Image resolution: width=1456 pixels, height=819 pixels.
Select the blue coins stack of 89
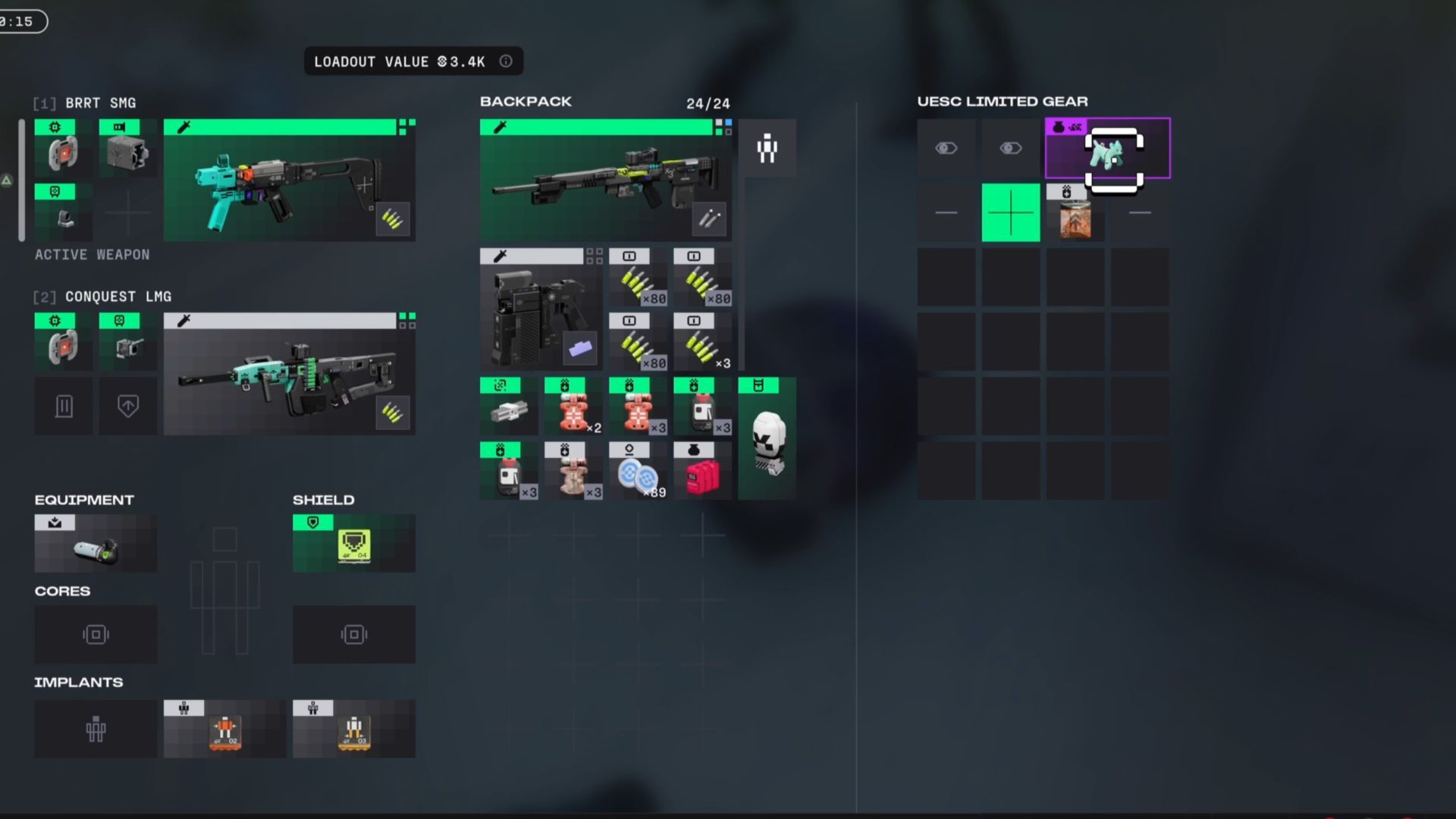[x=638, y=472]
